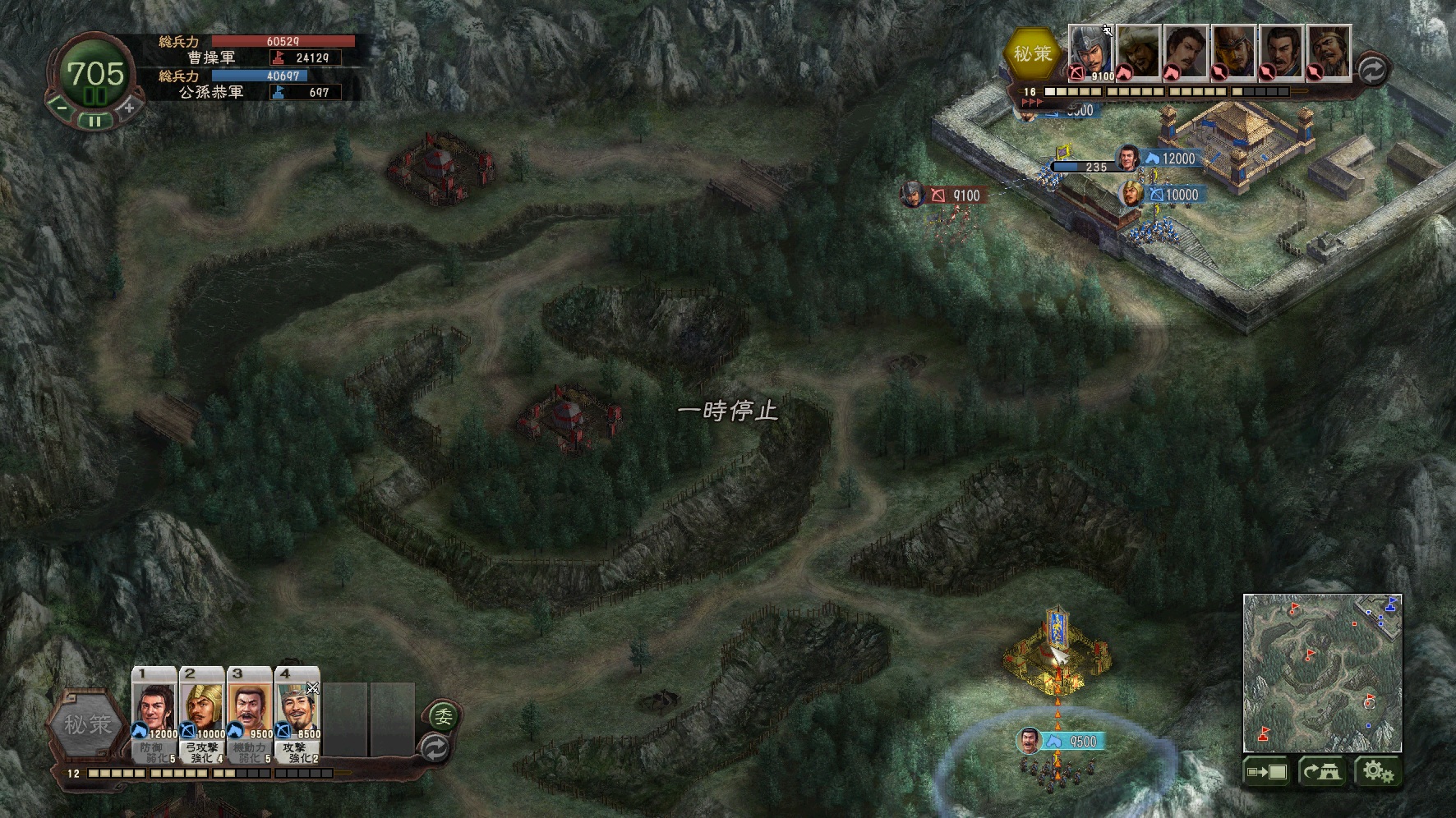Speed up battle with the plus button
This screenshot has width=1456, height=818.
128,108
